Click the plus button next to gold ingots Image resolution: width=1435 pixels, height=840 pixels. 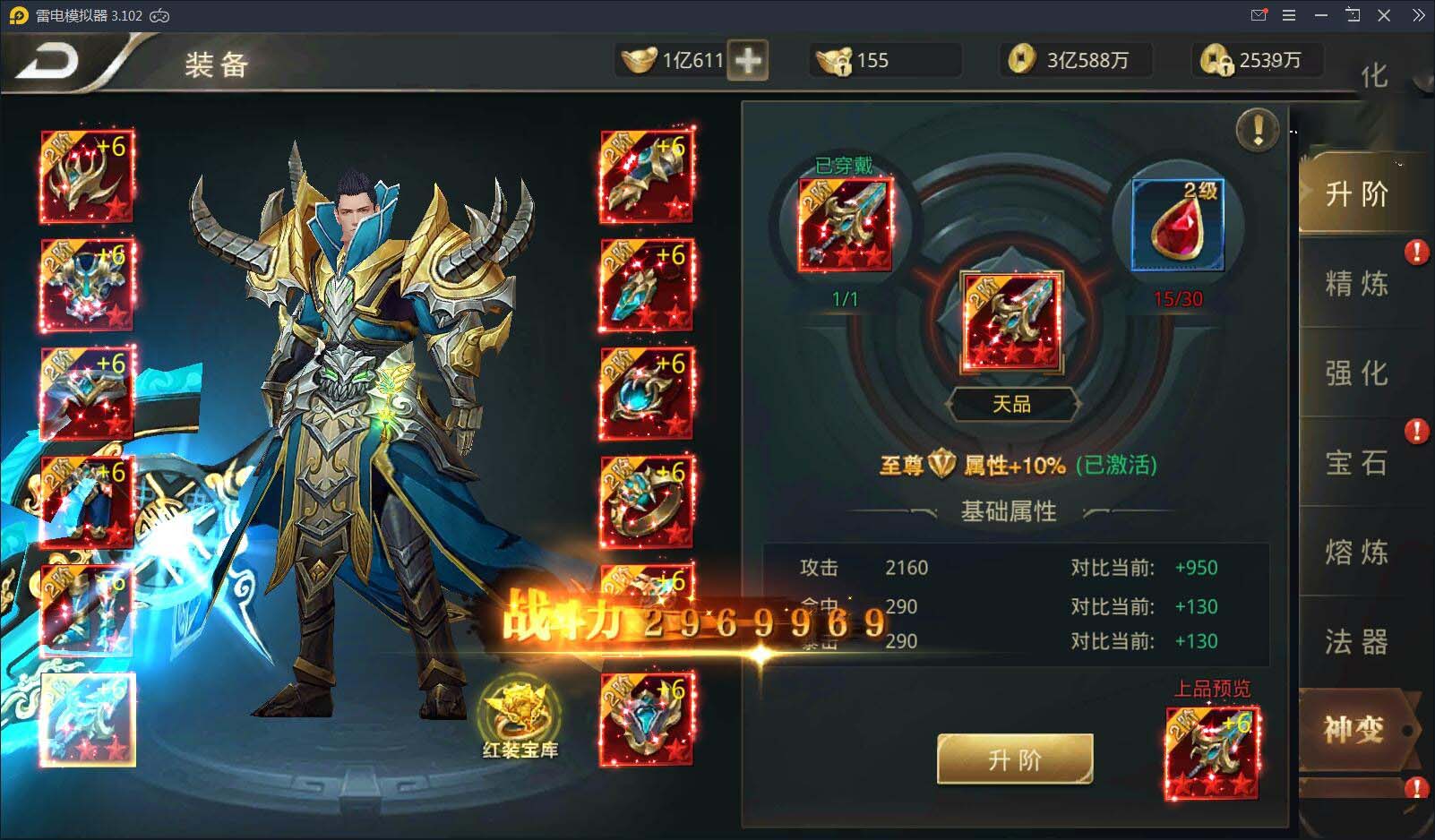coord(751,60)
